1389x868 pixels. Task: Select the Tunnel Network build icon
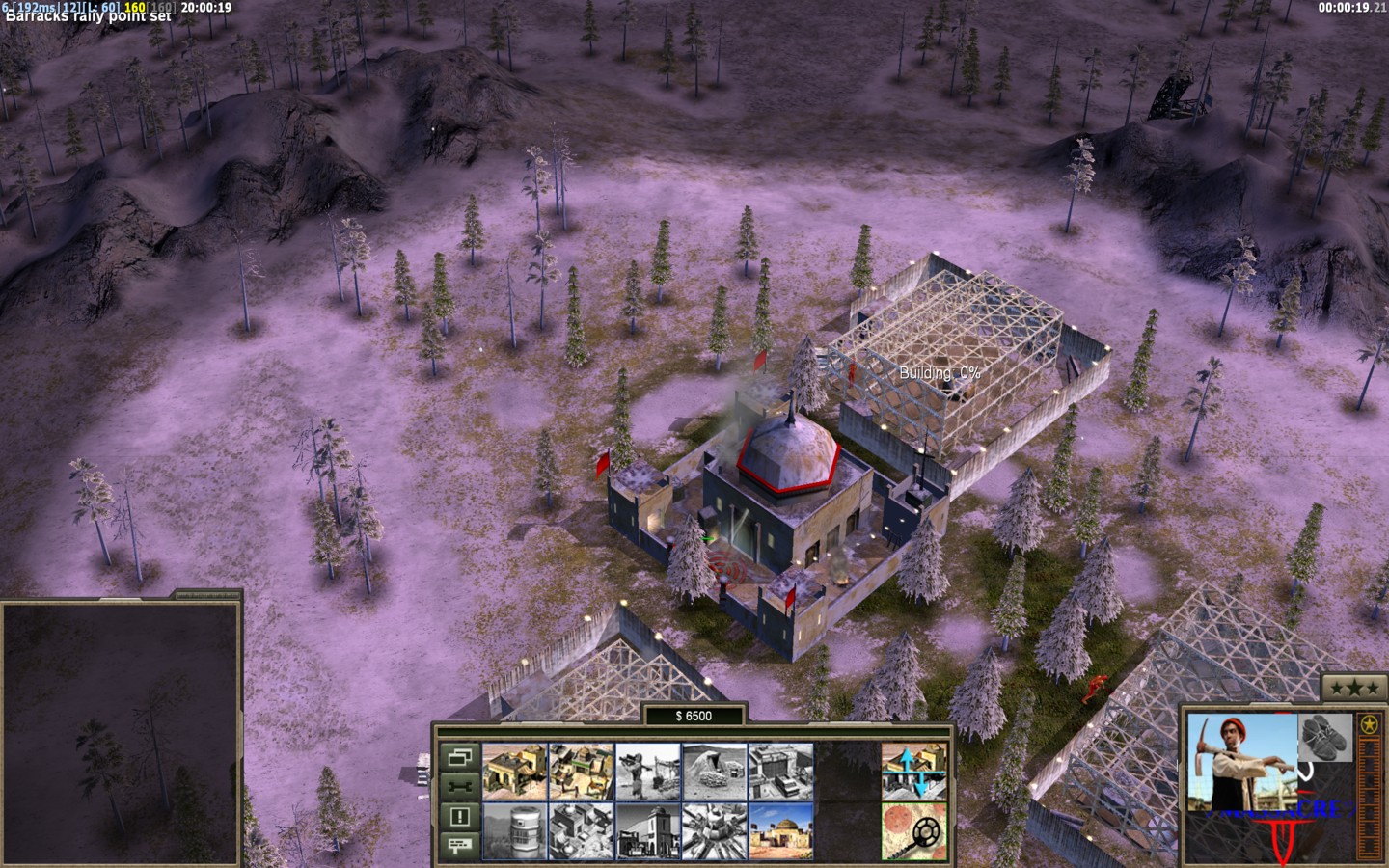[714, 770]
